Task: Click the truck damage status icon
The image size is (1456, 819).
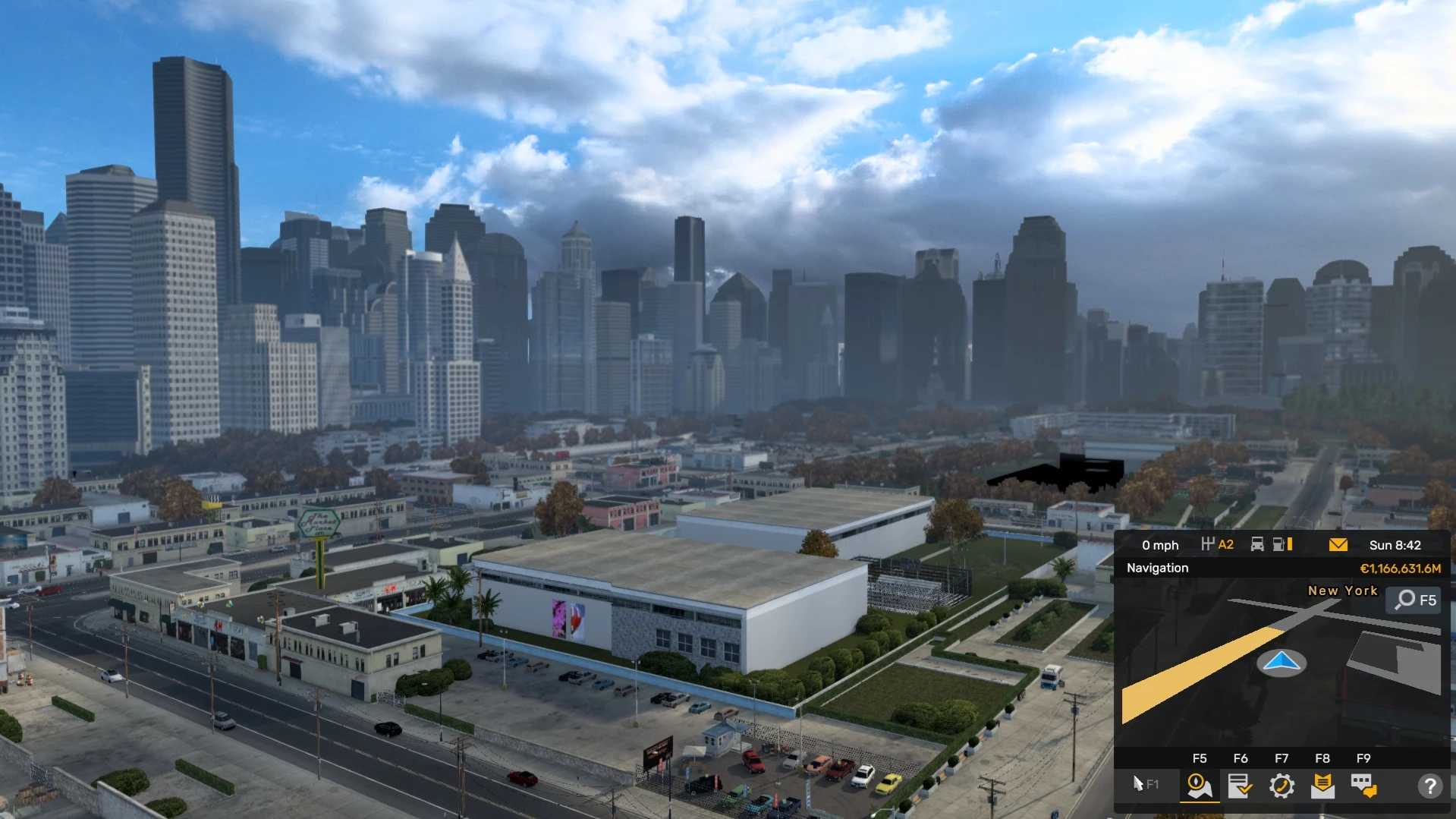Action: (1257, 545)
